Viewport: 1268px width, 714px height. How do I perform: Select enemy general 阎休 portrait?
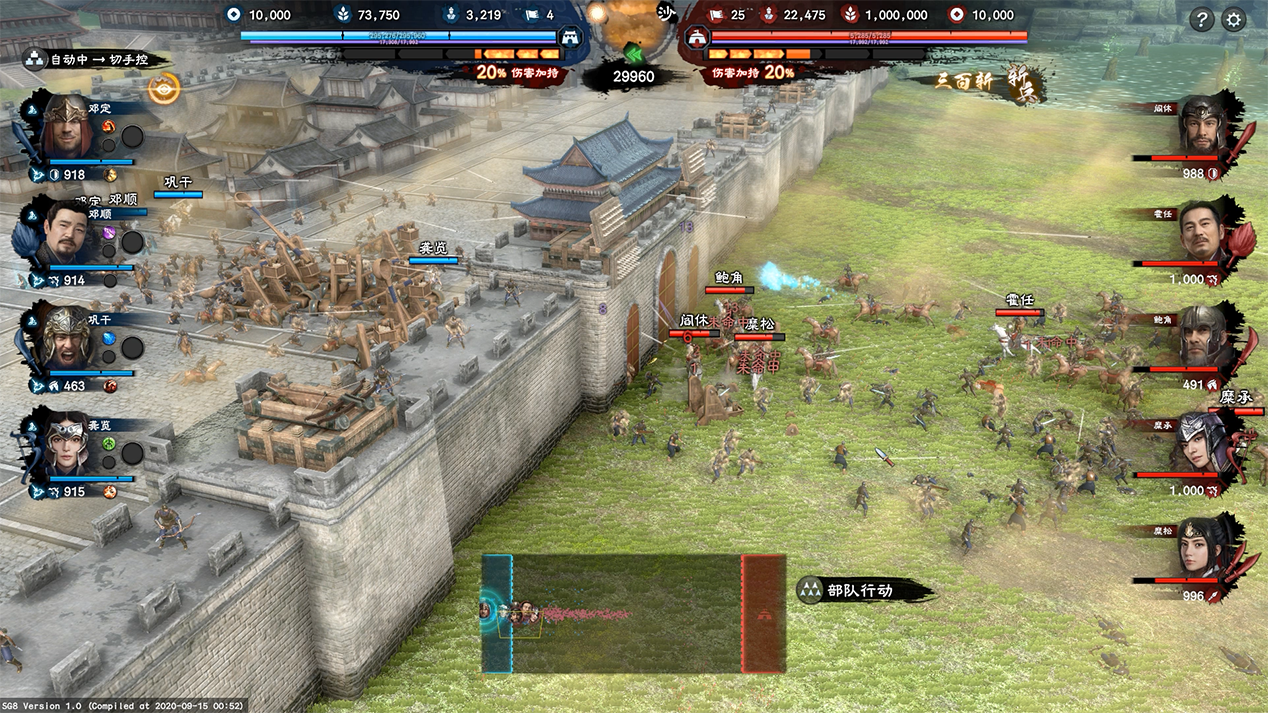coord(1203,126)
